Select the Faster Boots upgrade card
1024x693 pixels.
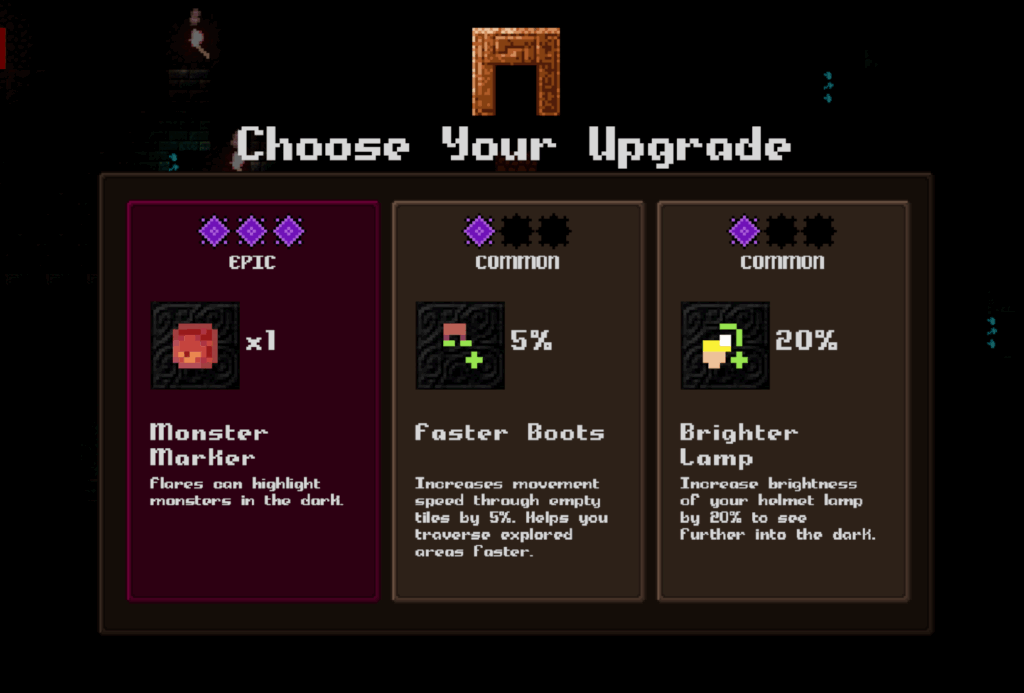517,400
